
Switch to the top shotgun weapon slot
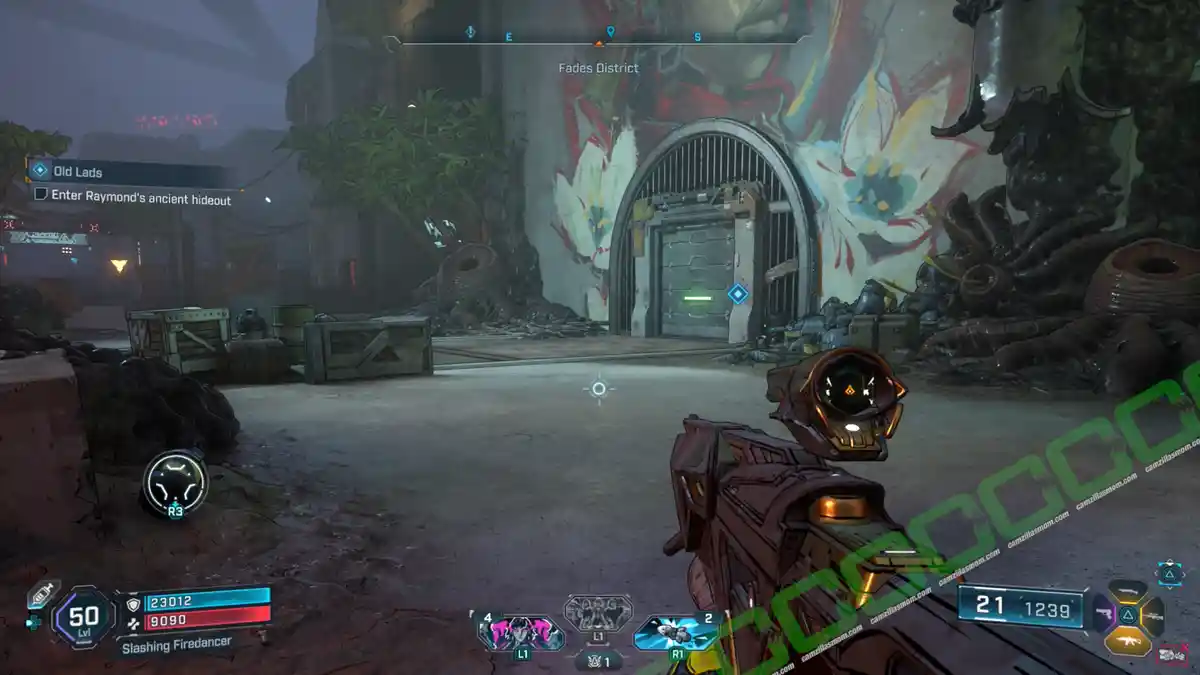[x=1127, y=590]
